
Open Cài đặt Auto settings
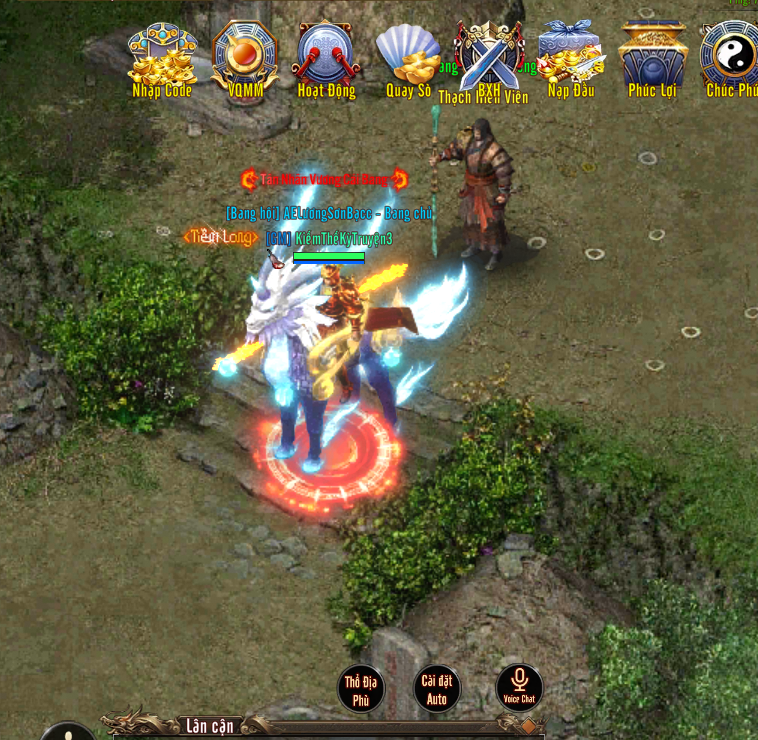(x=437, y=689)
